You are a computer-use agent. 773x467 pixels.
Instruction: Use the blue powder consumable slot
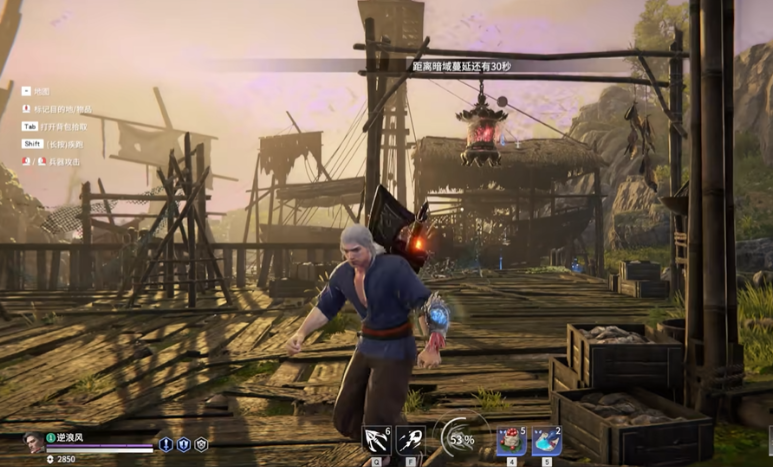point(546,441)
